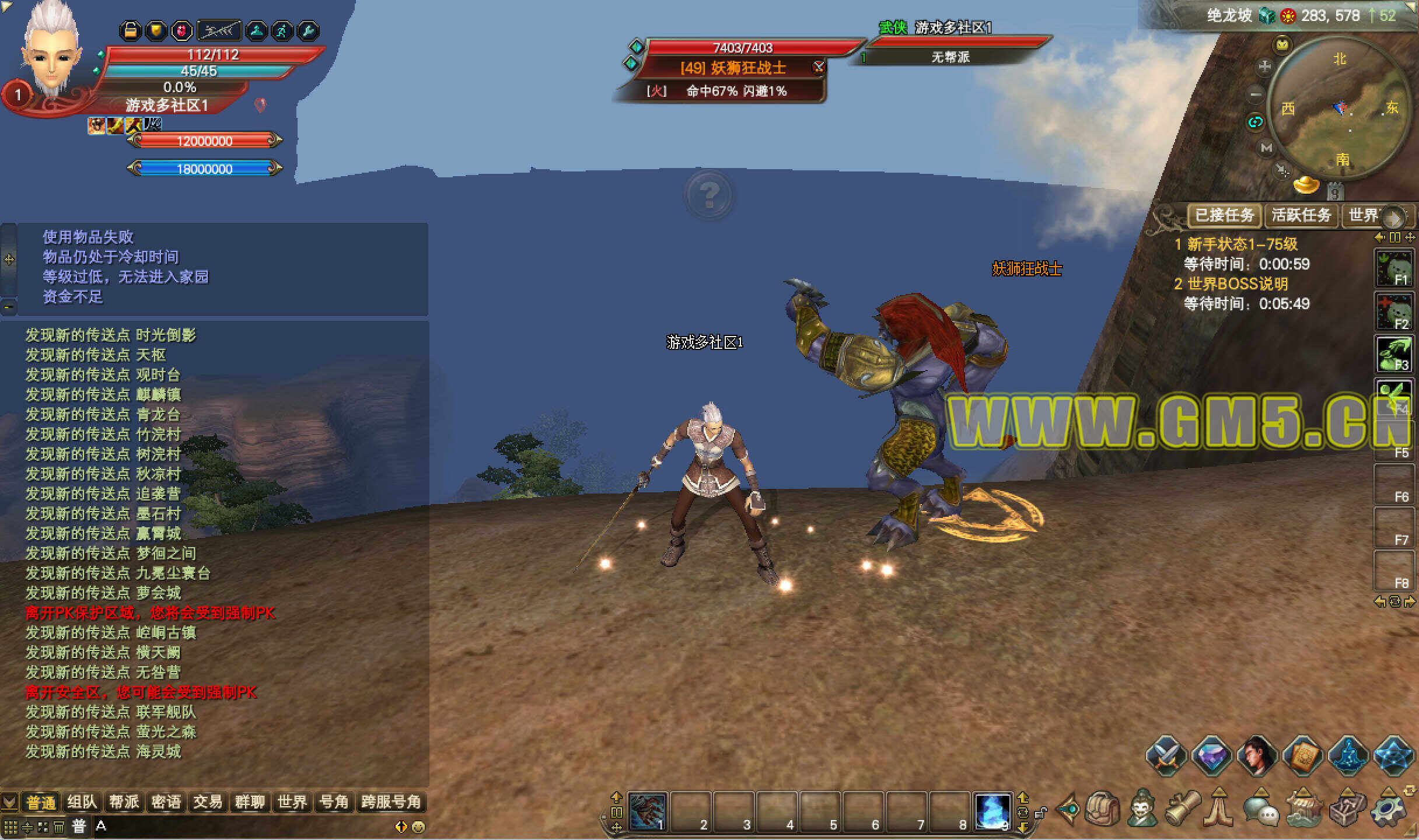
Task: Switch chat to the 组队 channel
Action: pos(82,802)
